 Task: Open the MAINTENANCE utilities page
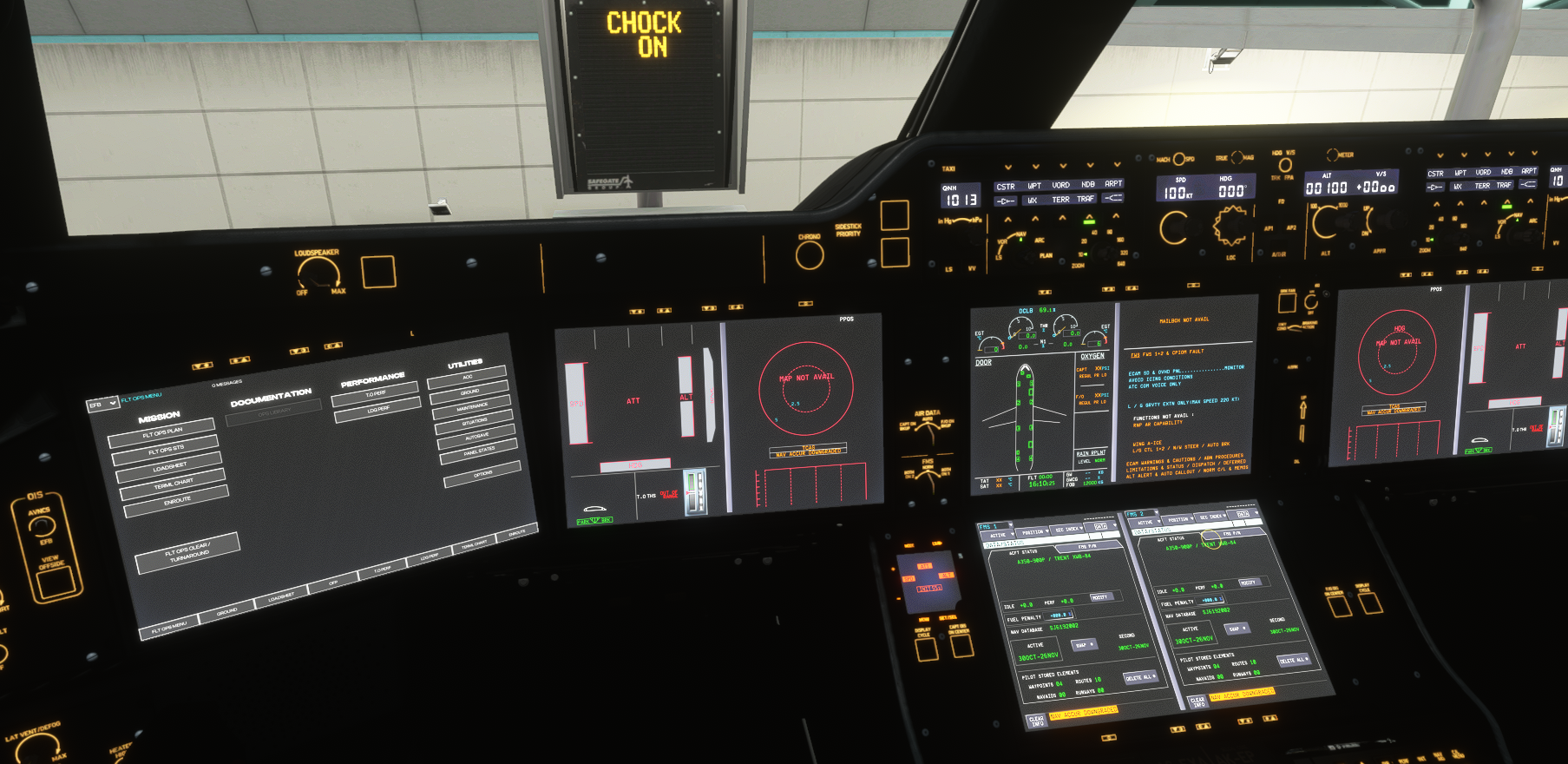pos(472,407)
